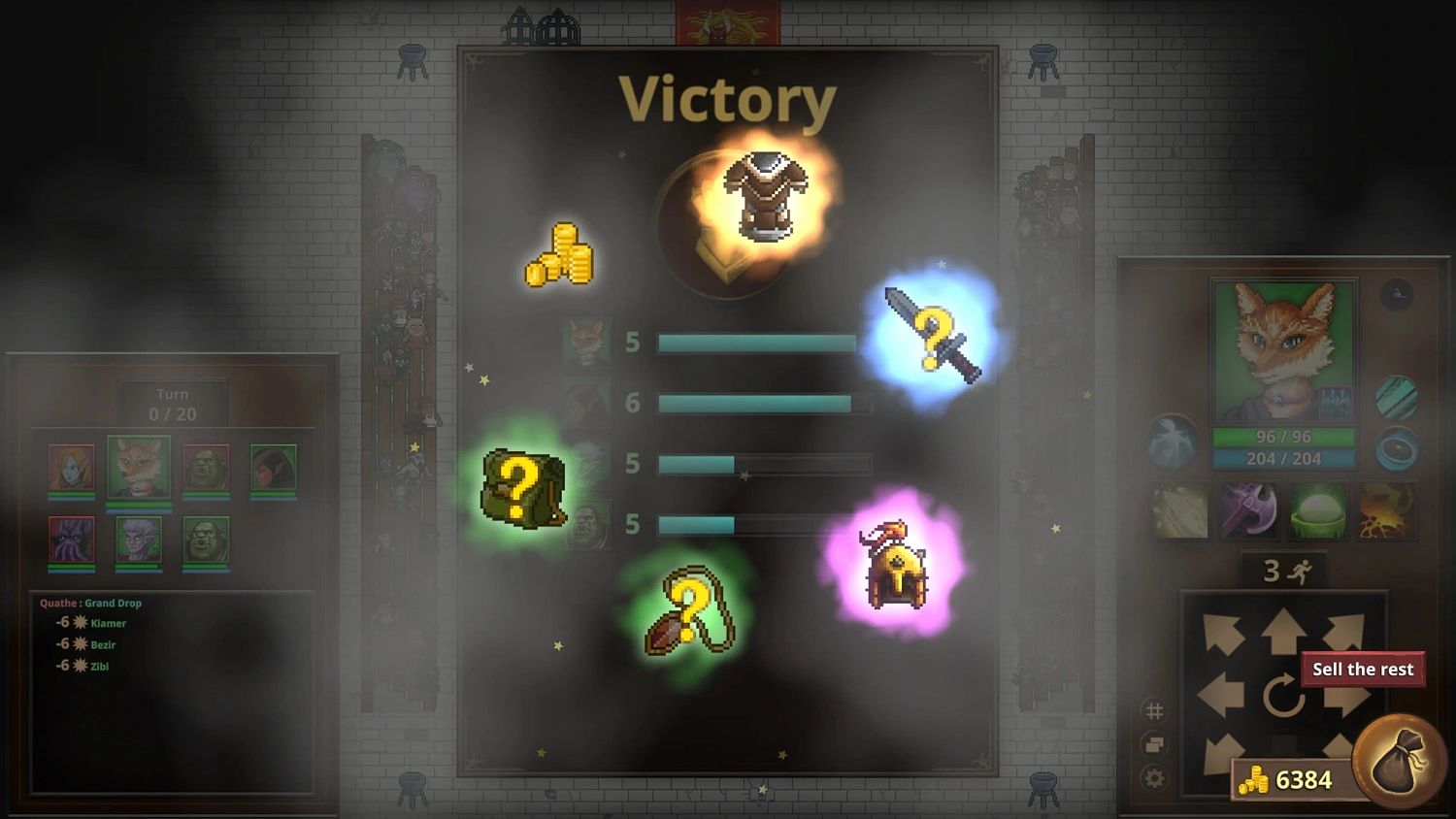Toggle the grid overlay
This screenshot has width=1456, height=819.
1154,711
